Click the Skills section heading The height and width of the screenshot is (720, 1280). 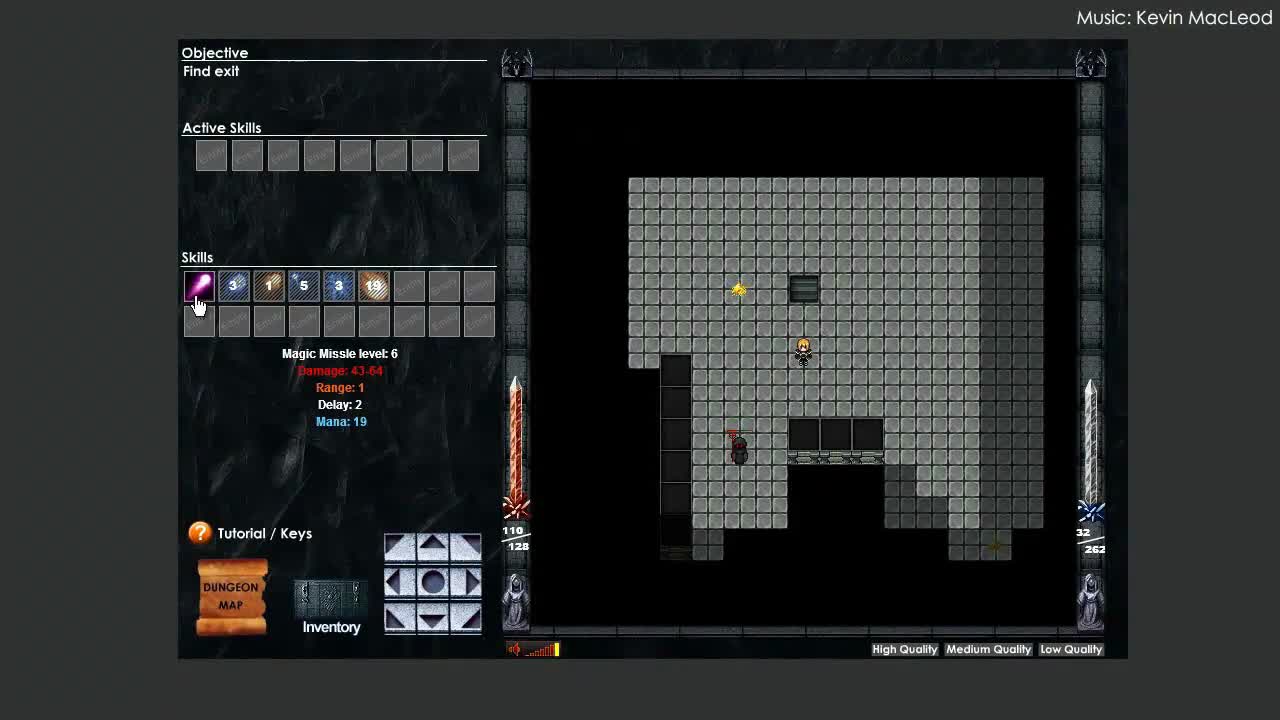point(197,257)
